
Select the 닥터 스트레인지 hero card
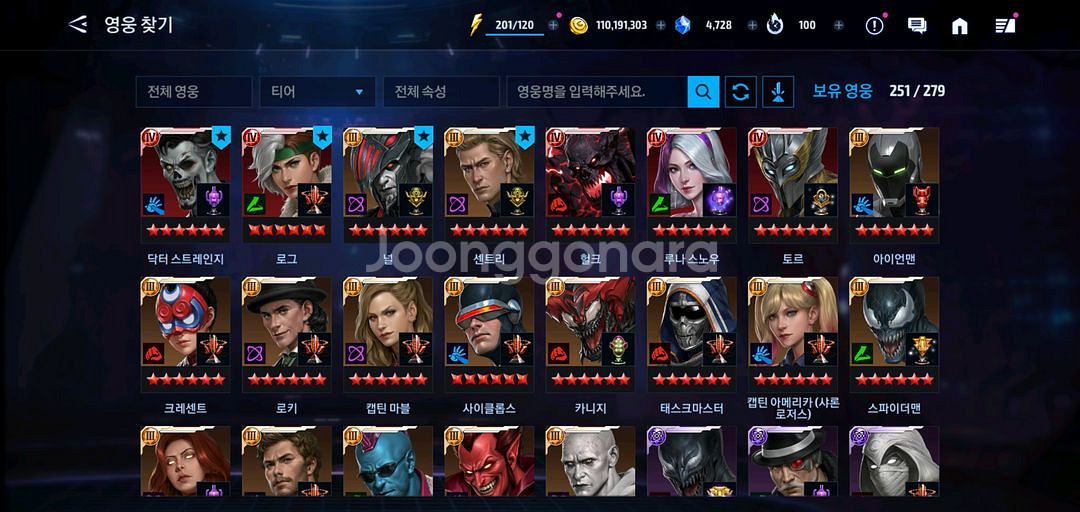186,183
